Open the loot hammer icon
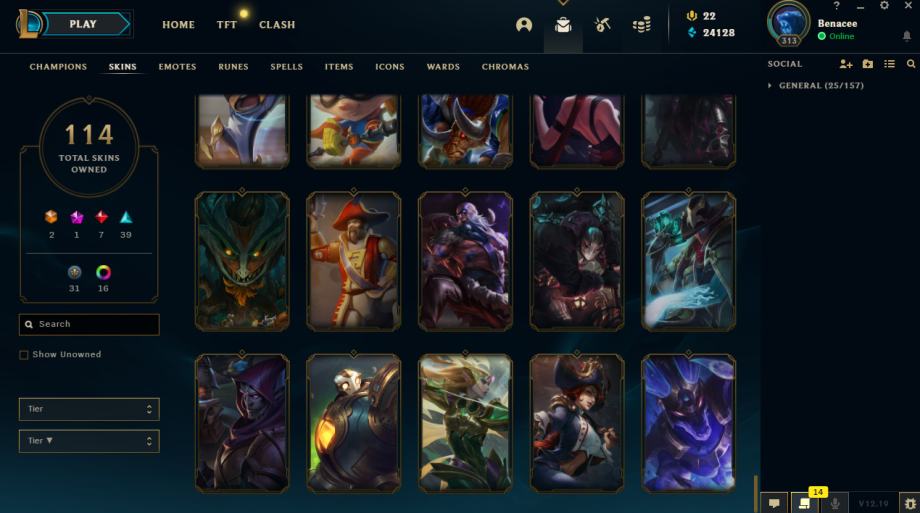This screenshot has width=920, height=513. [602, 25]
